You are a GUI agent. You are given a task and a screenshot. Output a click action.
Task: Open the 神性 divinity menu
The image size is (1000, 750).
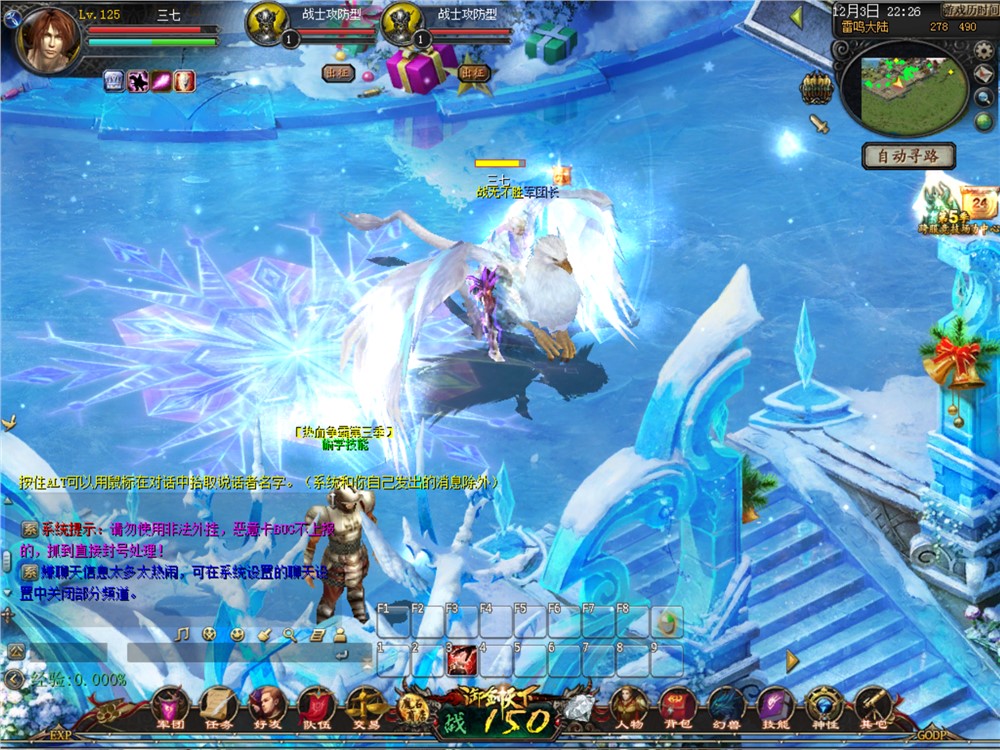(x=824, y=704)
